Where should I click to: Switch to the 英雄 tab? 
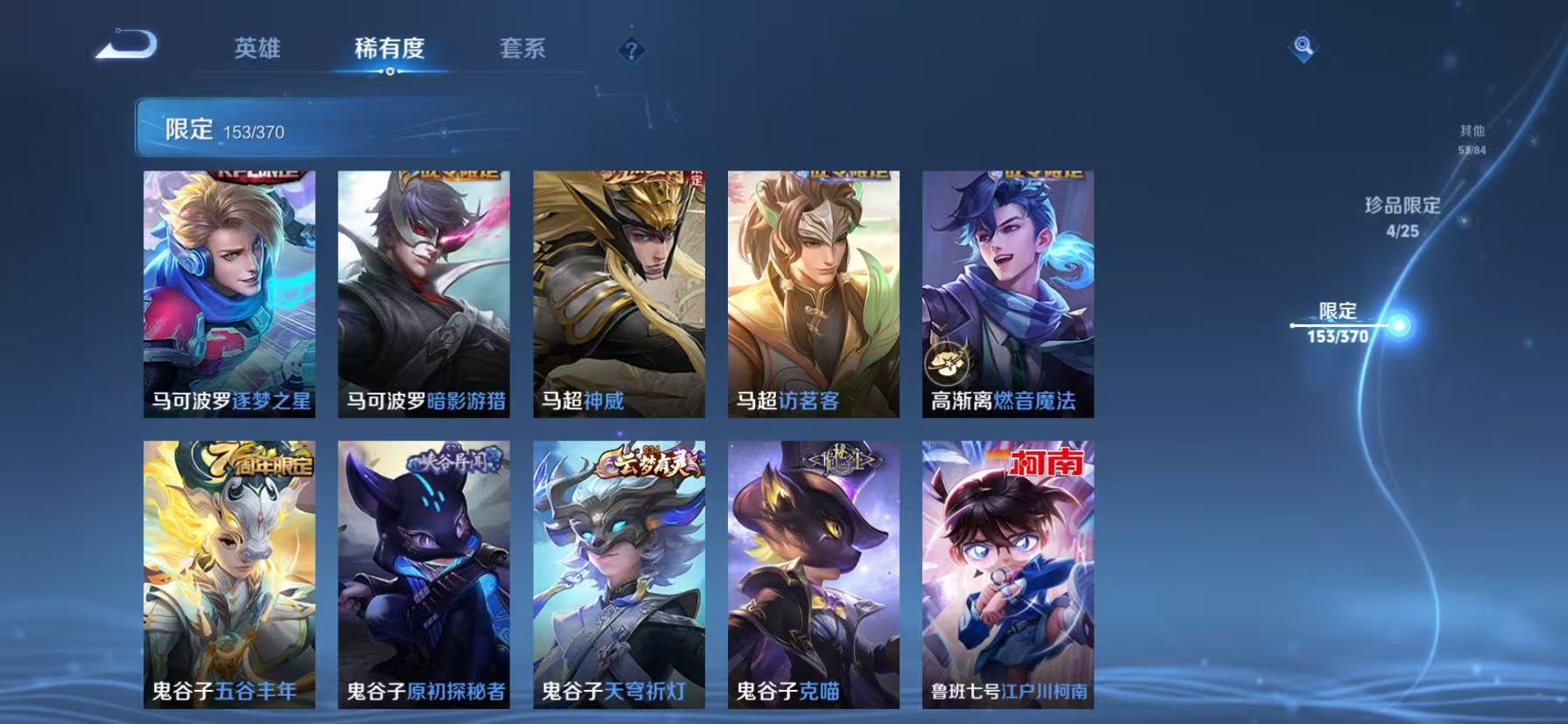(x=255, y=50)
